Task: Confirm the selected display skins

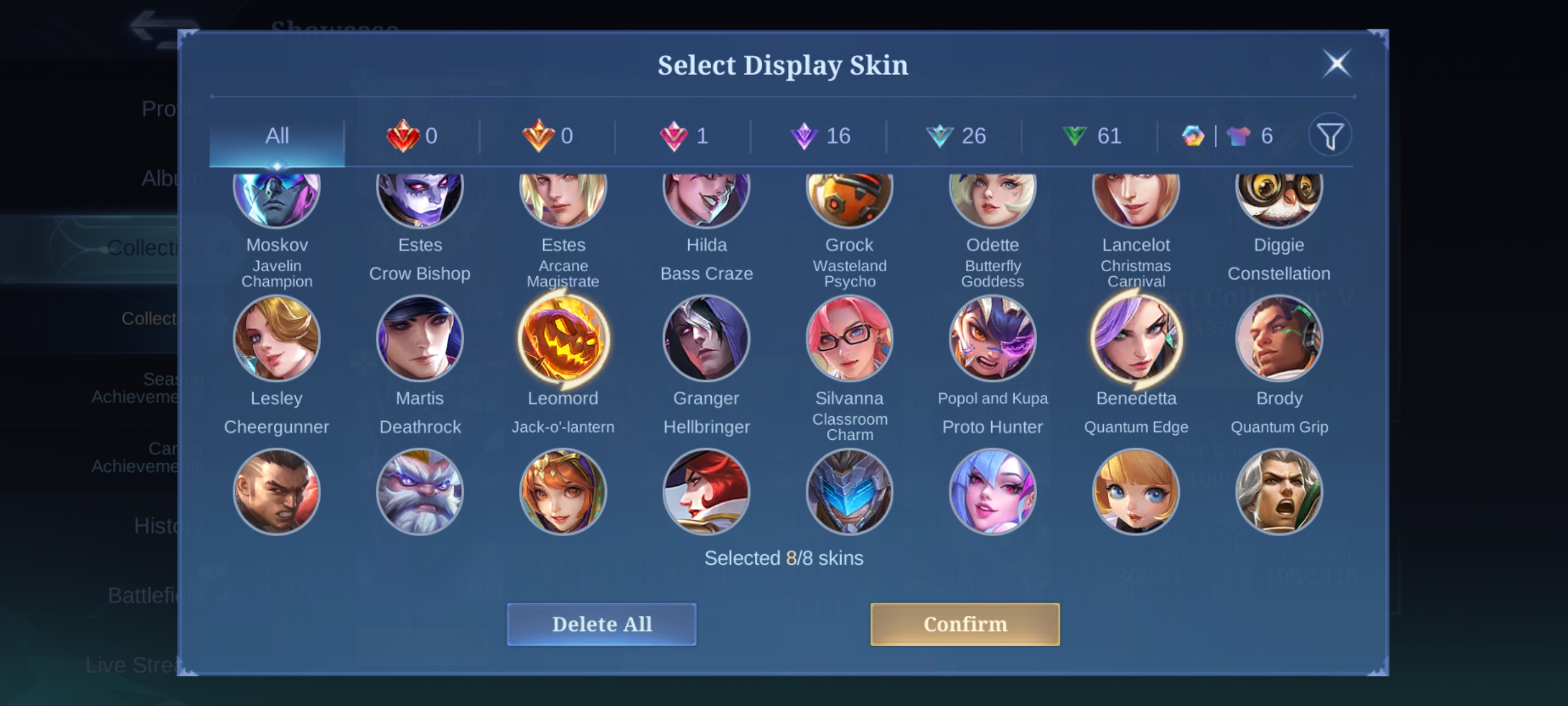Action: pyautogui.click(x=965, y=624)
